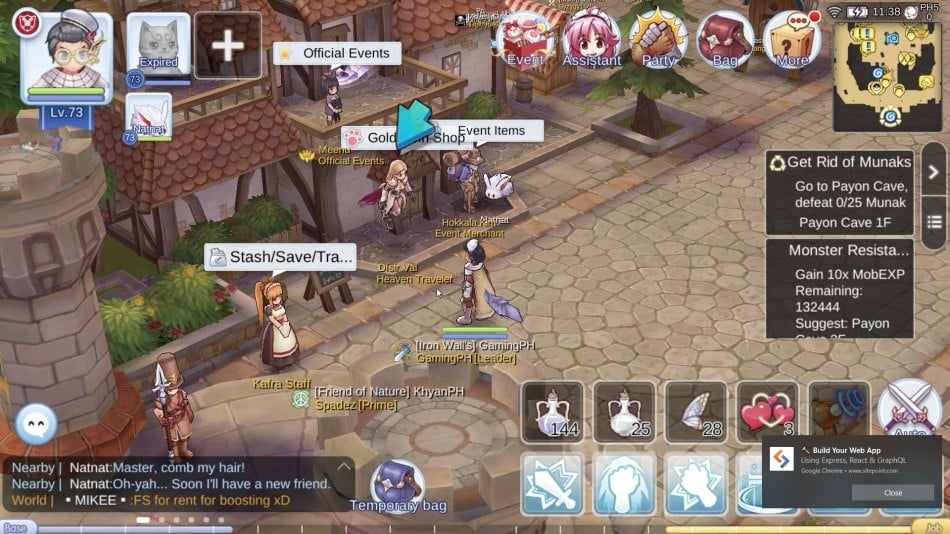Close the Chrome web app notification

[892, 492]
